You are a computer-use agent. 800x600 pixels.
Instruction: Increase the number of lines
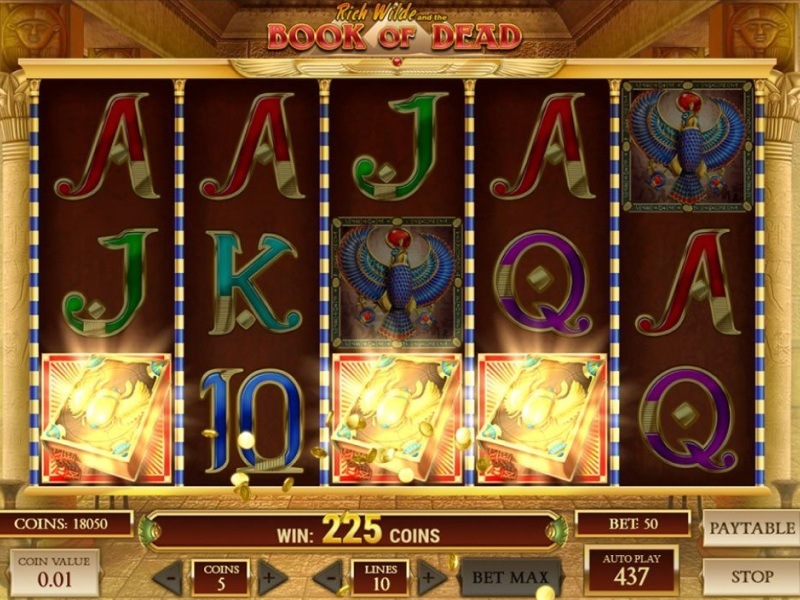click(x=430, y=577)
